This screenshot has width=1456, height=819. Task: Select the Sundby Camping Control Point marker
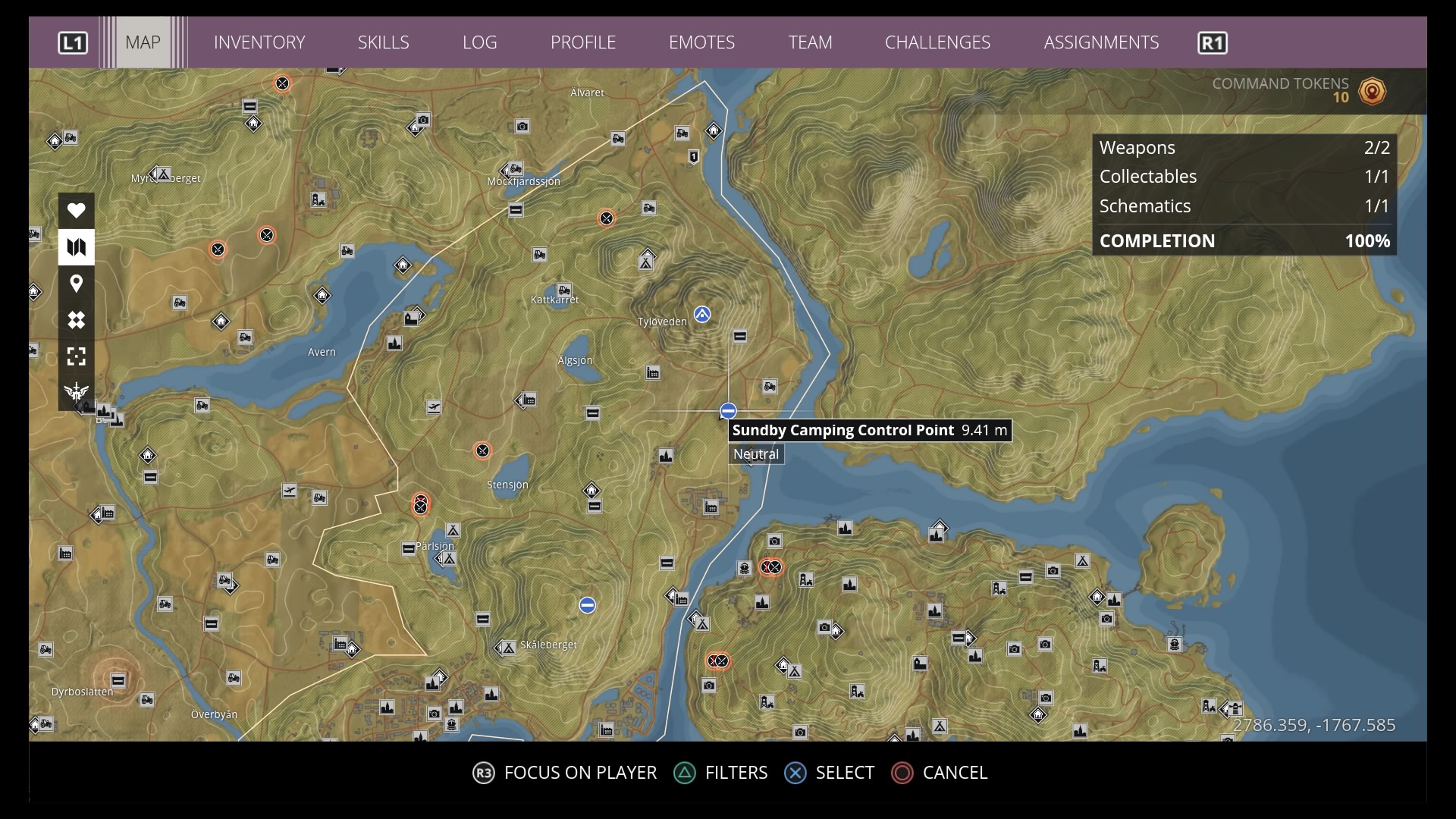[728, 410]
